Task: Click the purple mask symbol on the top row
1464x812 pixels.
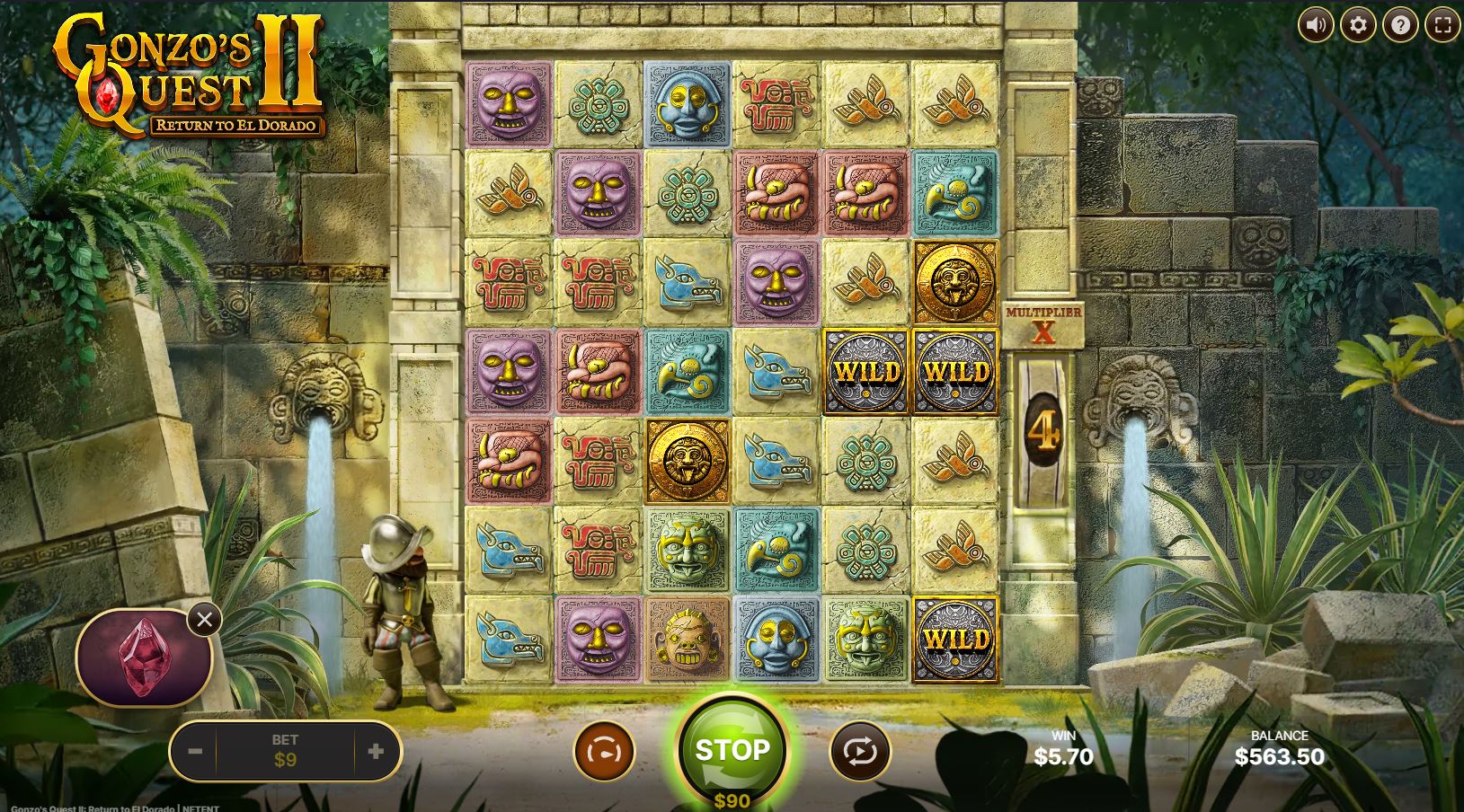Action: 509,101
